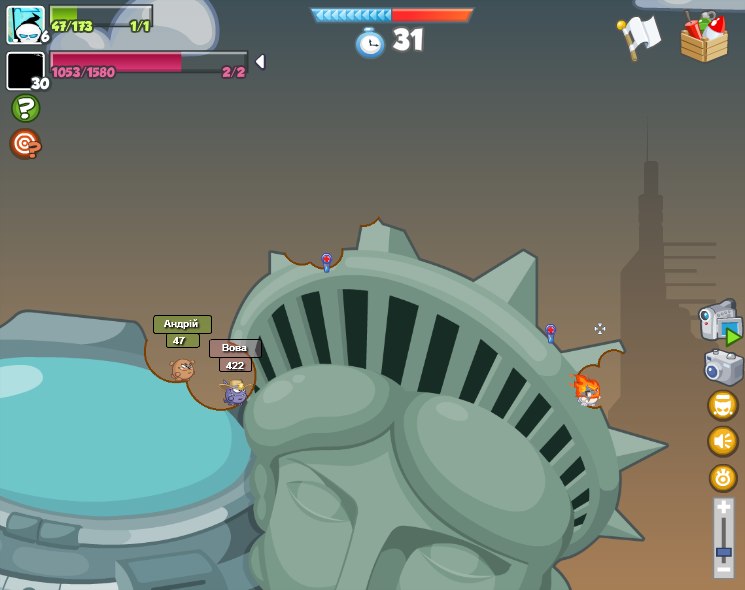This screenshot has height=590, width=745.
Task: Click the orange target hint button
Action: click(25, 144)
